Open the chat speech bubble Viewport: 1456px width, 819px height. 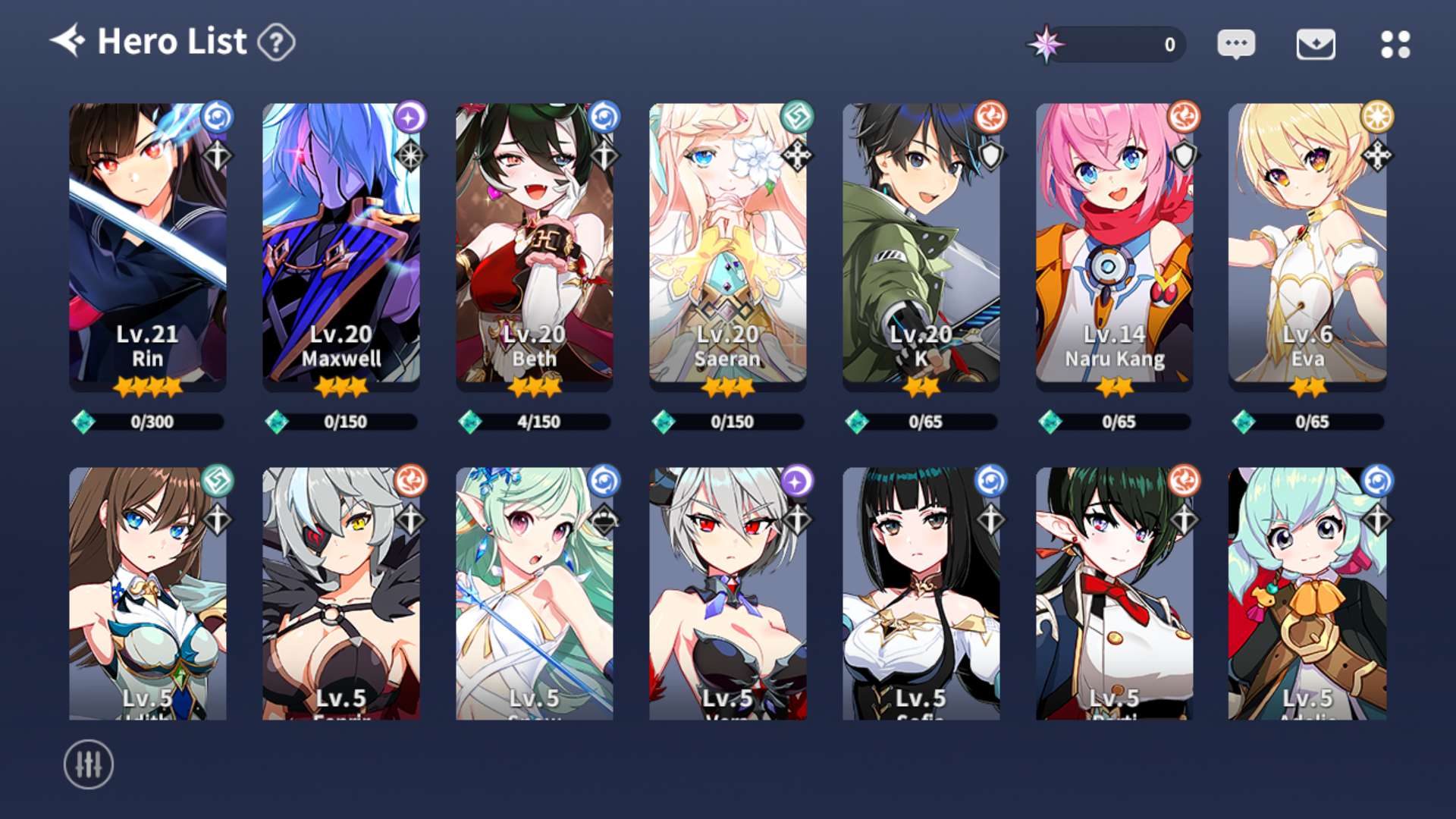click(x=1236, y=44)
